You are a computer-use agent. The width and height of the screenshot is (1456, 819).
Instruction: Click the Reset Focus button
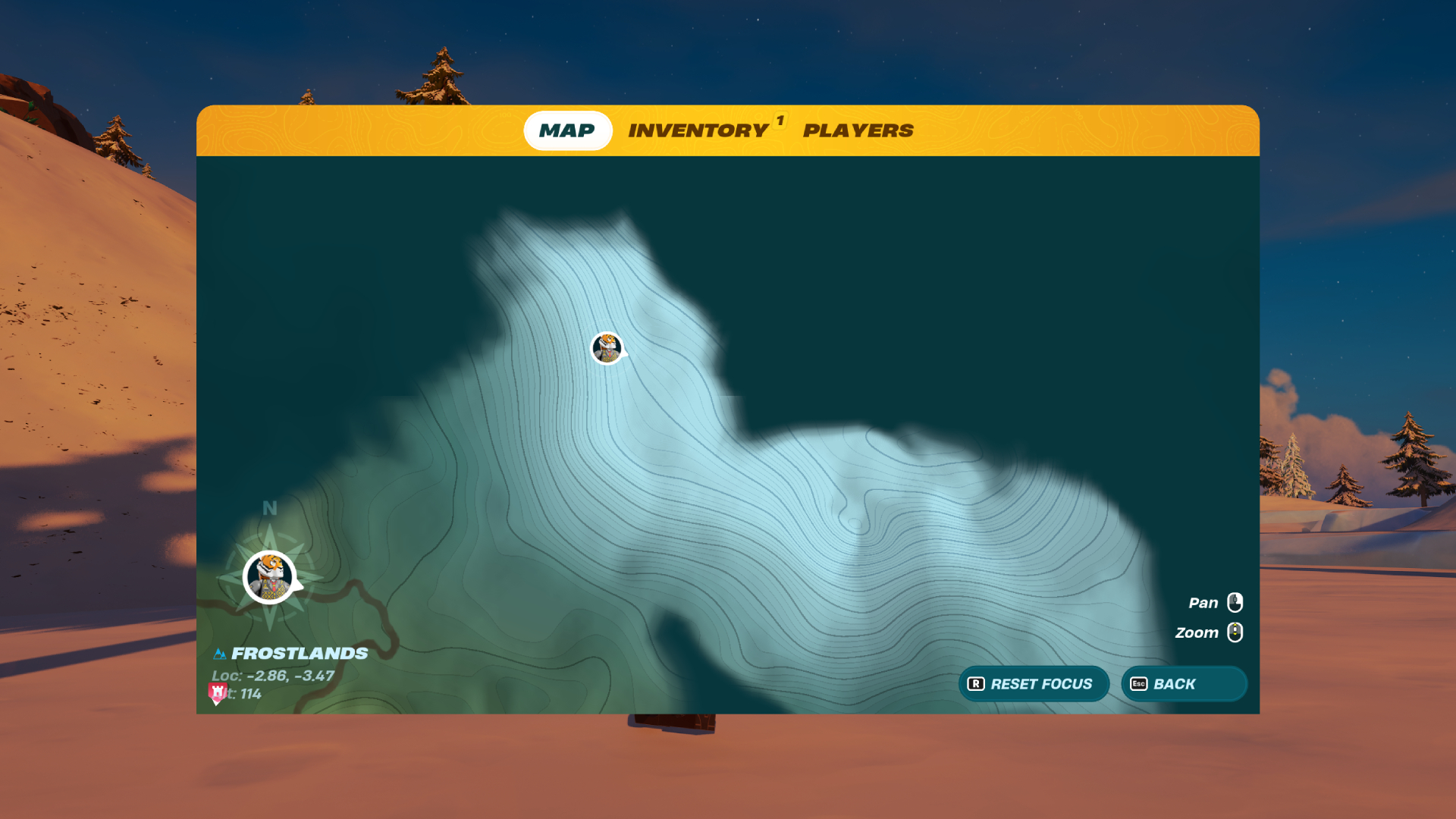tap(1033, 684)
